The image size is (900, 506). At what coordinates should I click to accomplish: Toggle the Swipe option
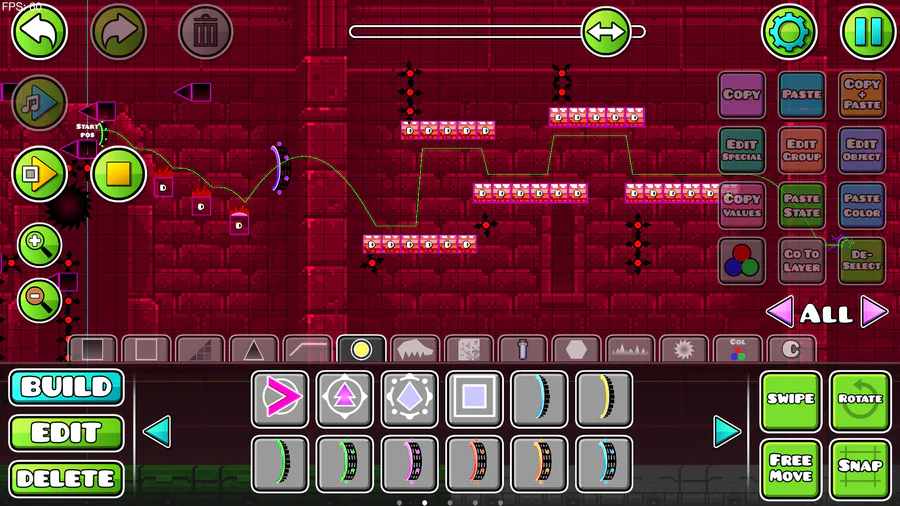790,400
